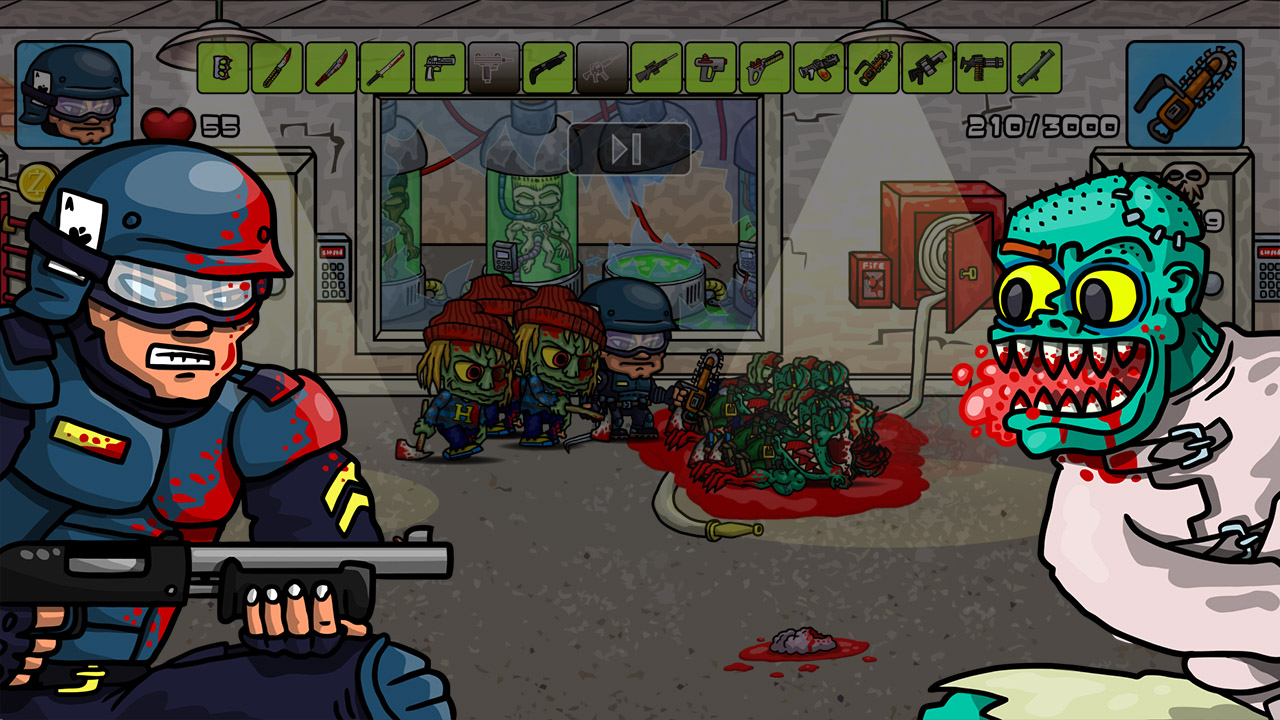Select the Desert Eagle pistol
The image size is (1280, 720).
(442, 70)
